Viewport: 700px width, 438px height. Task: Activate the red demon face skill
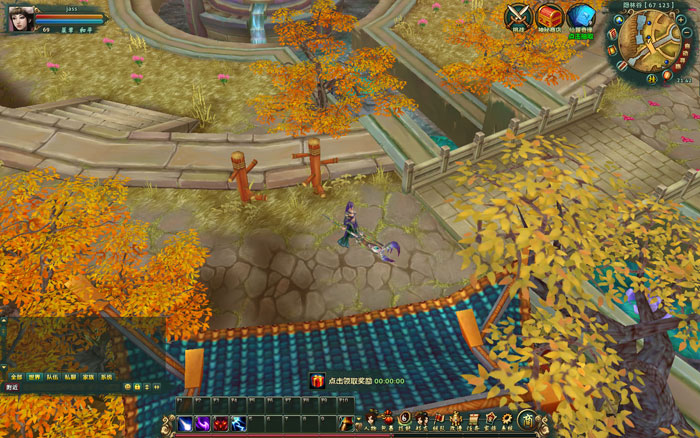coord(220,424)
